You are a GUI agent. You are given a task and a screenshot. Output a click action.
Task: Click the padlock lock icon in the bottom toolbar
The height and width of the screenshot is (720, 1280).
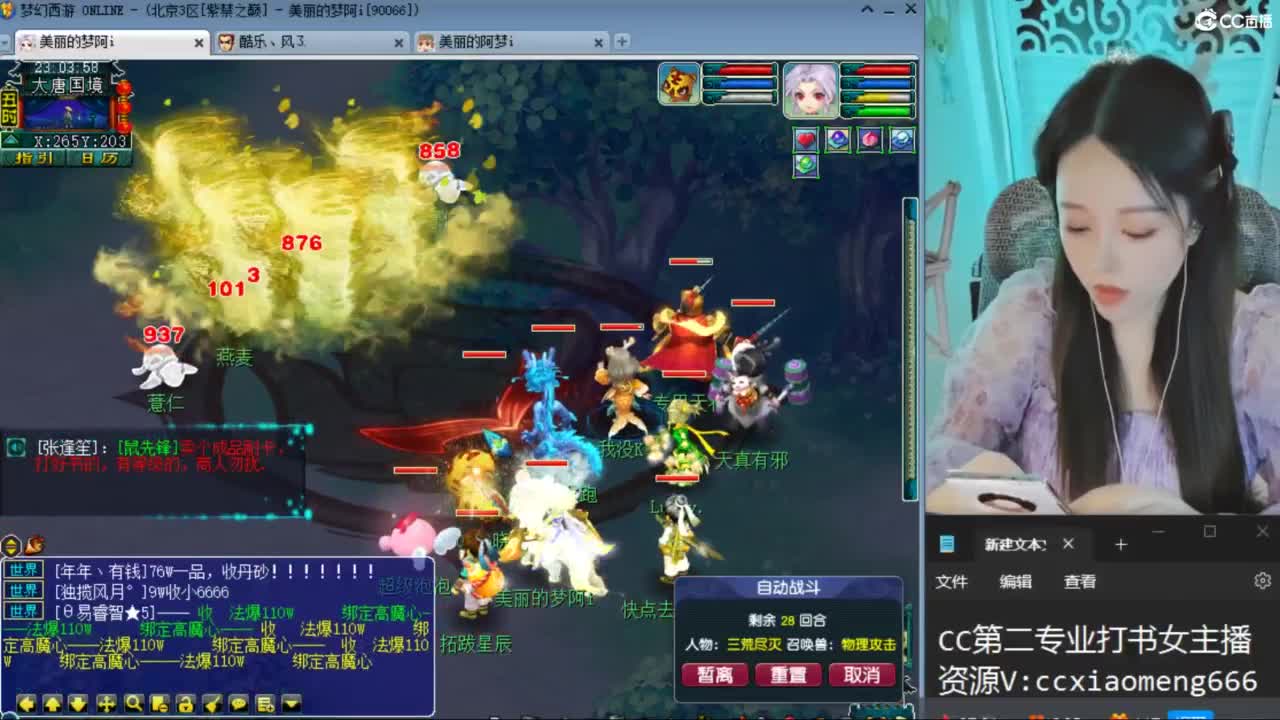coord(184,703)
